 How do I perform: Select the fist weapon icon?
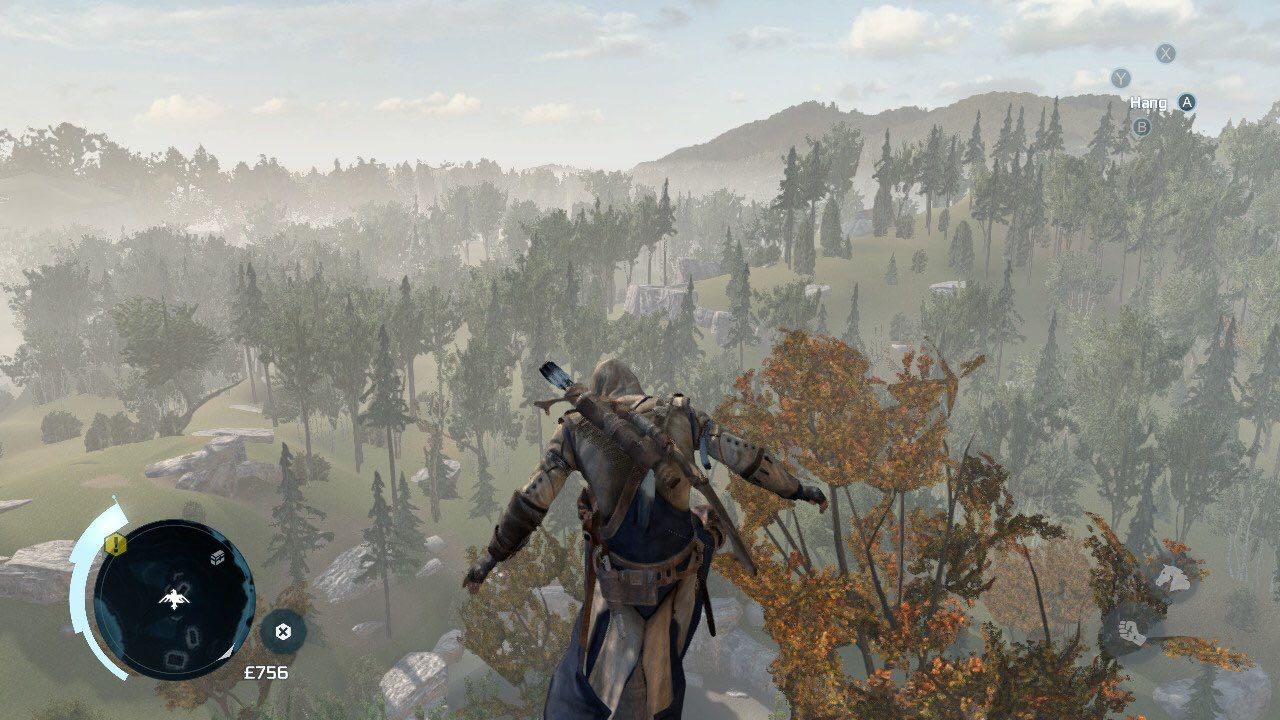pyautogui.click(x=1130, y=632)
